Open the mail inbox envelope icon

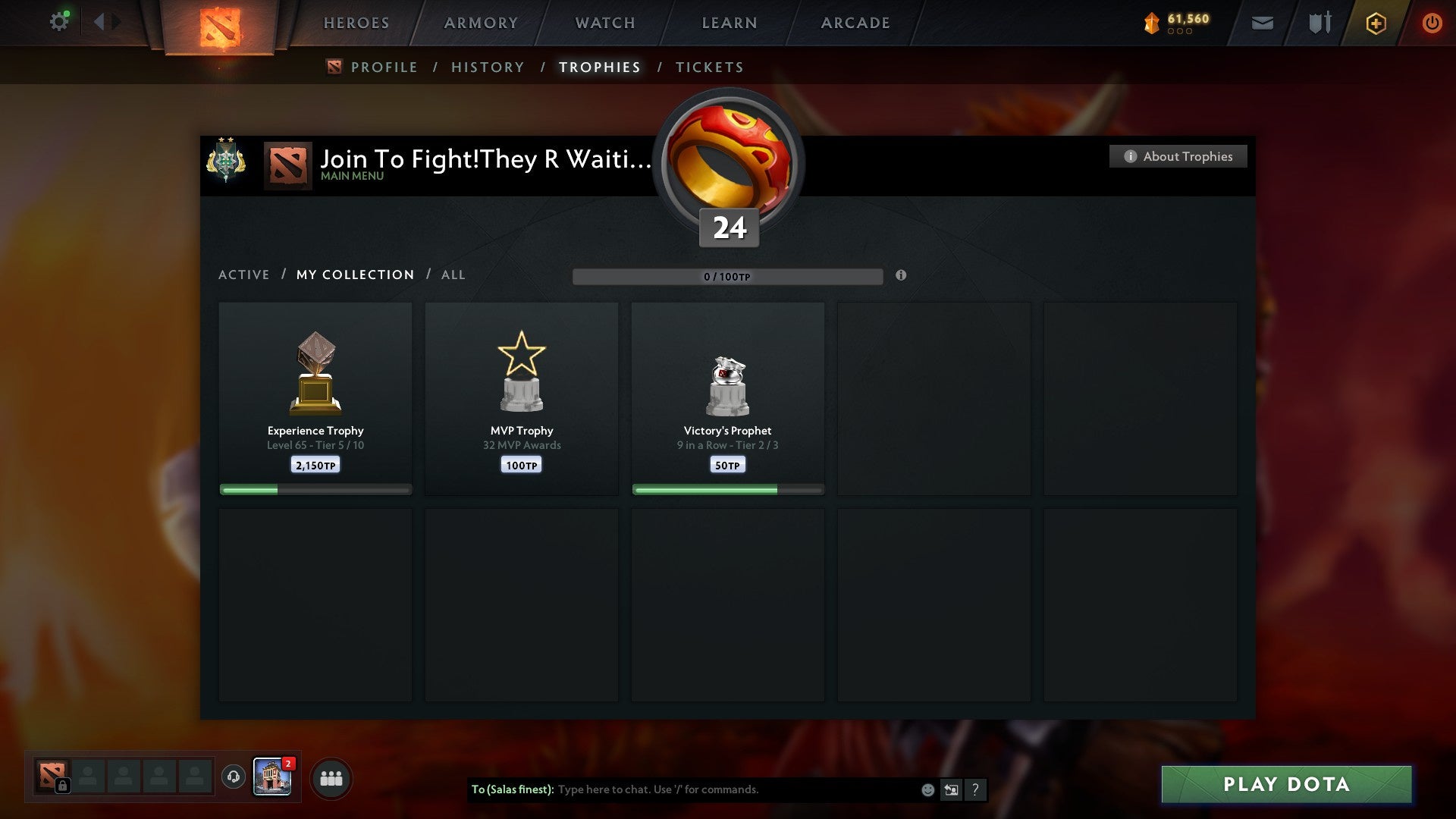(x=1262, y=23)
